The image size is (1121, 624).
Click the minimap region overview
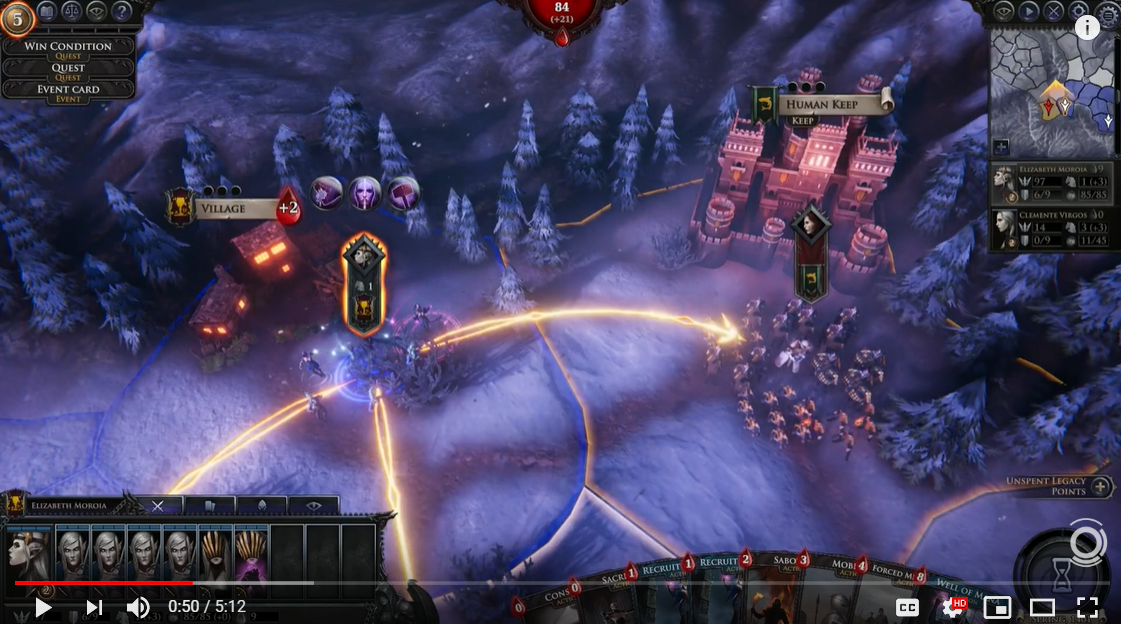pyautogui.click(x=1050, y=90)
